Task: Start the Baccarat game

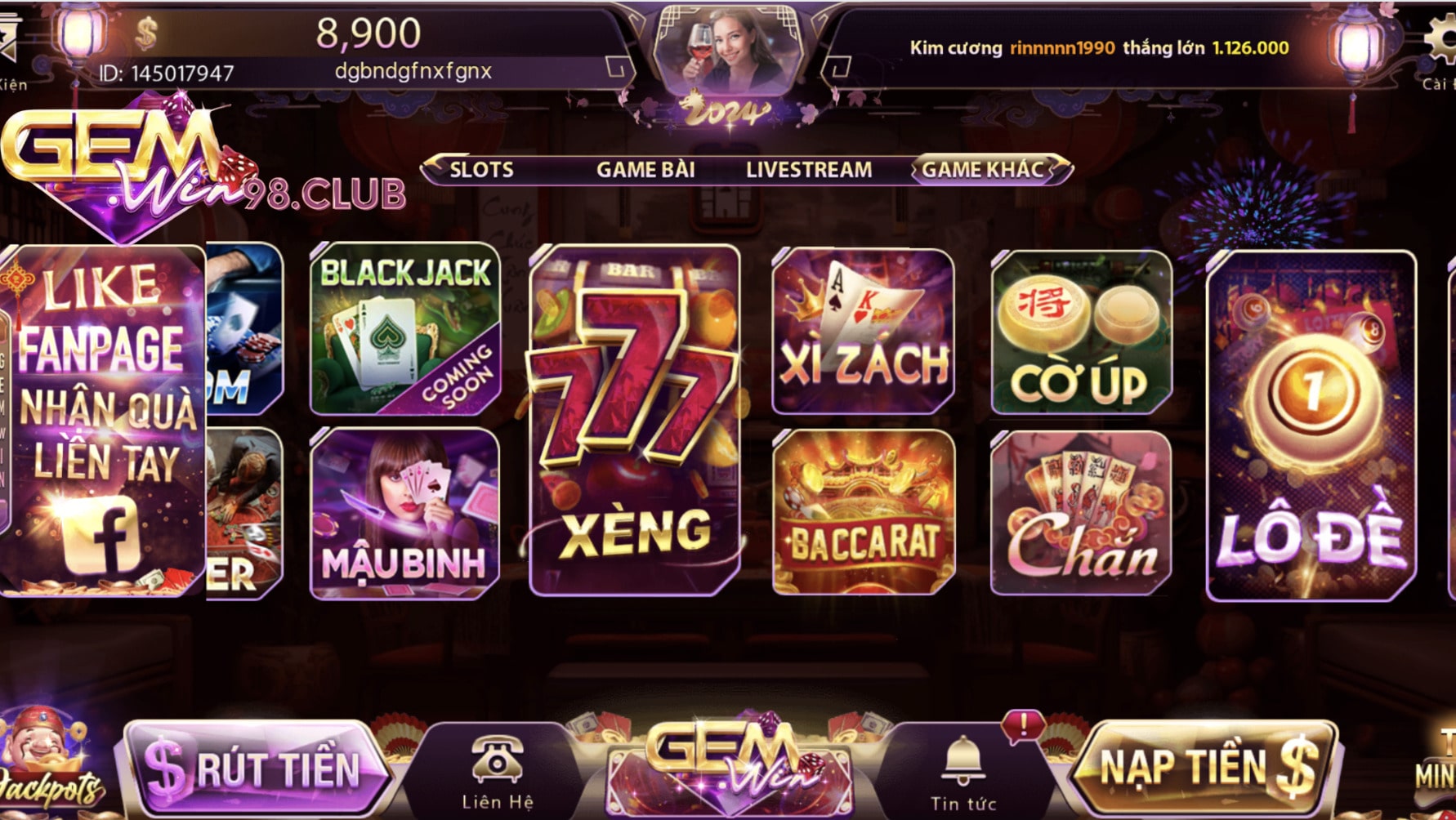Action: (863, 512)
